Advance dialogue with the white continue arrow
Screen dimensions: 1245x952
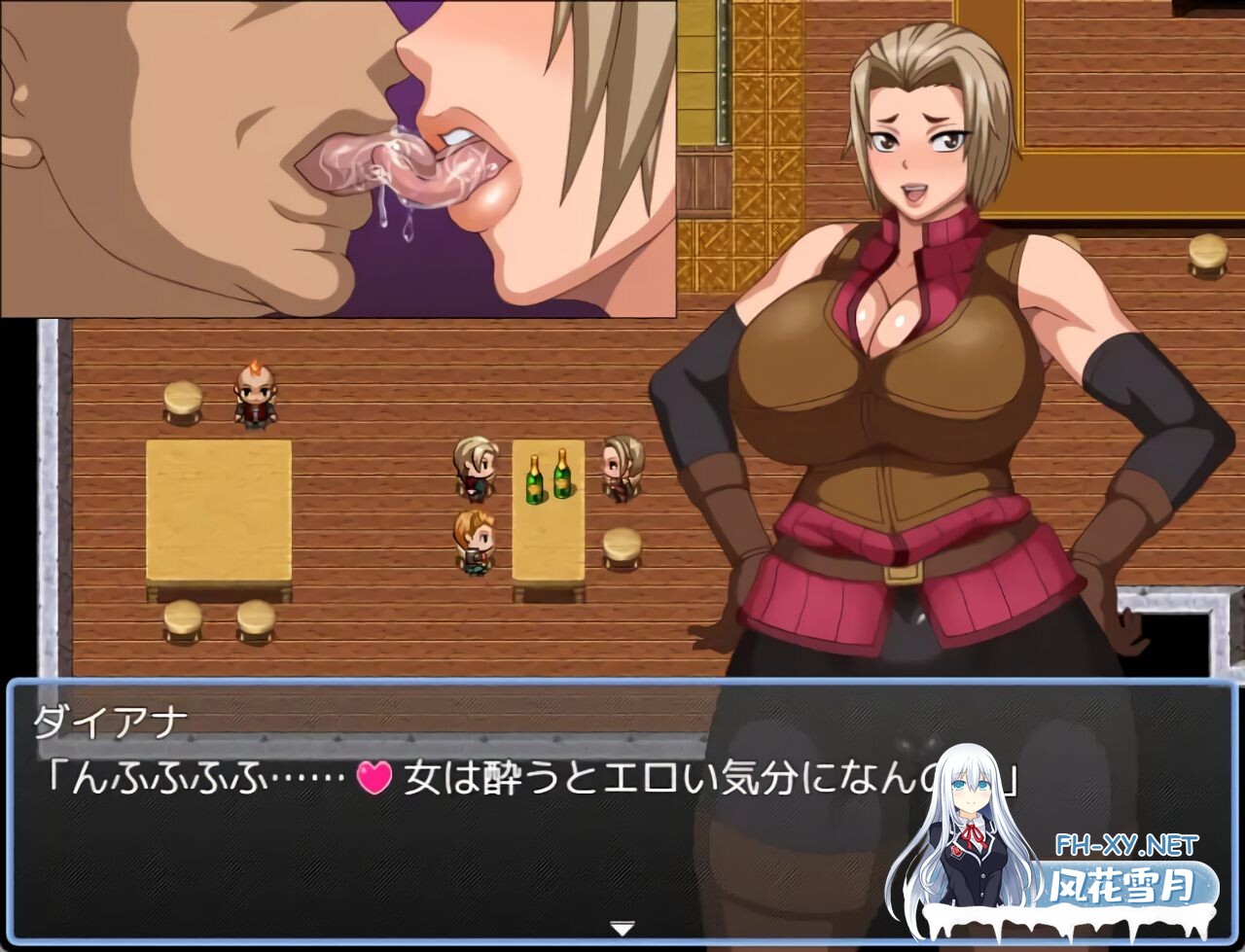click(x=622, y=928)
